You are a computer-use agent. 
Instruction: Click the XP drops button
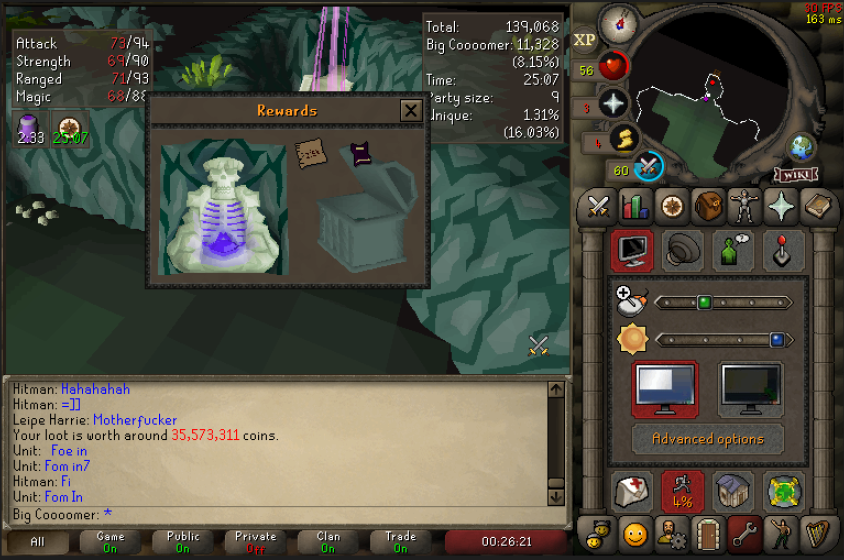585,40
